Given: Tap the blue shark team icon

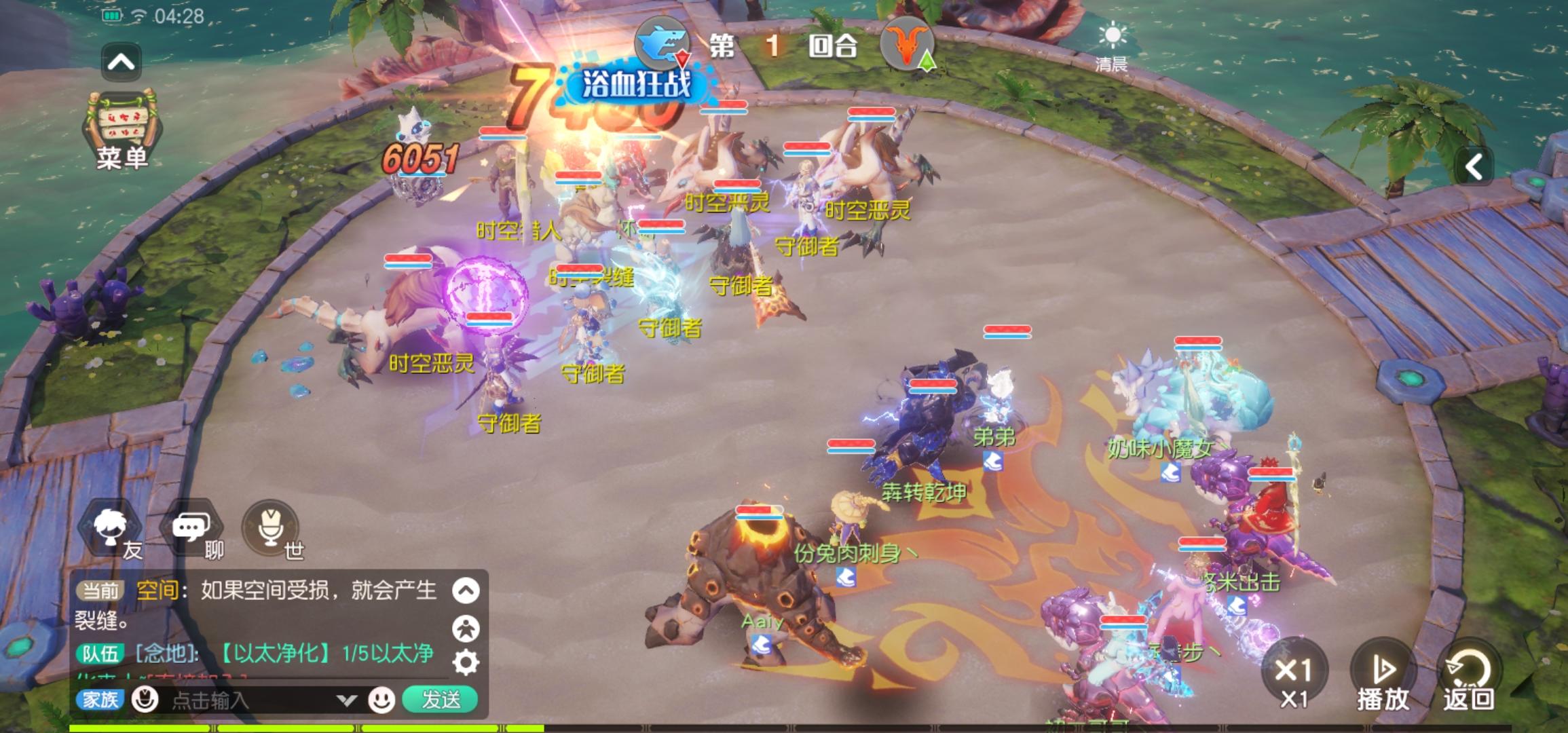Looking at the screenshot, I should 662,43.
